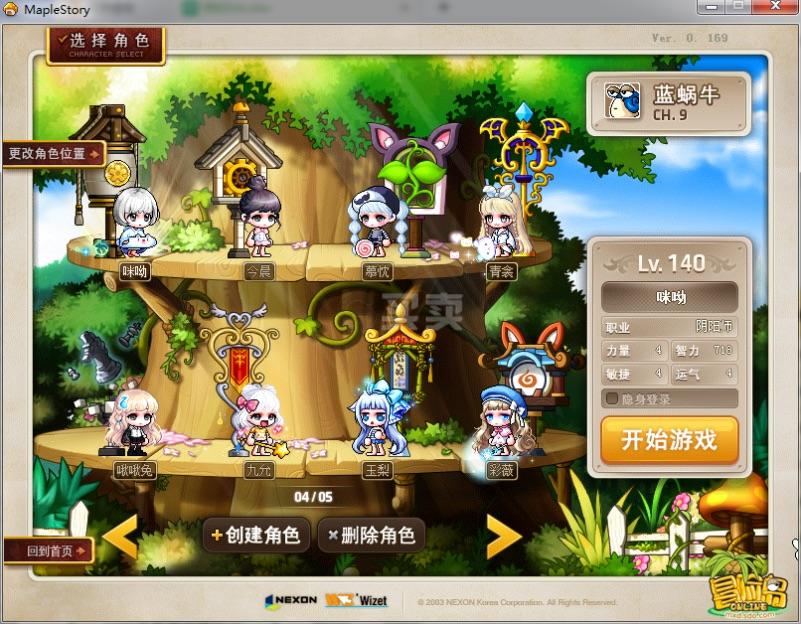Return to the home page via 回到首页
Viewport: 801px width, 624px height.
[x=47, y=550]
